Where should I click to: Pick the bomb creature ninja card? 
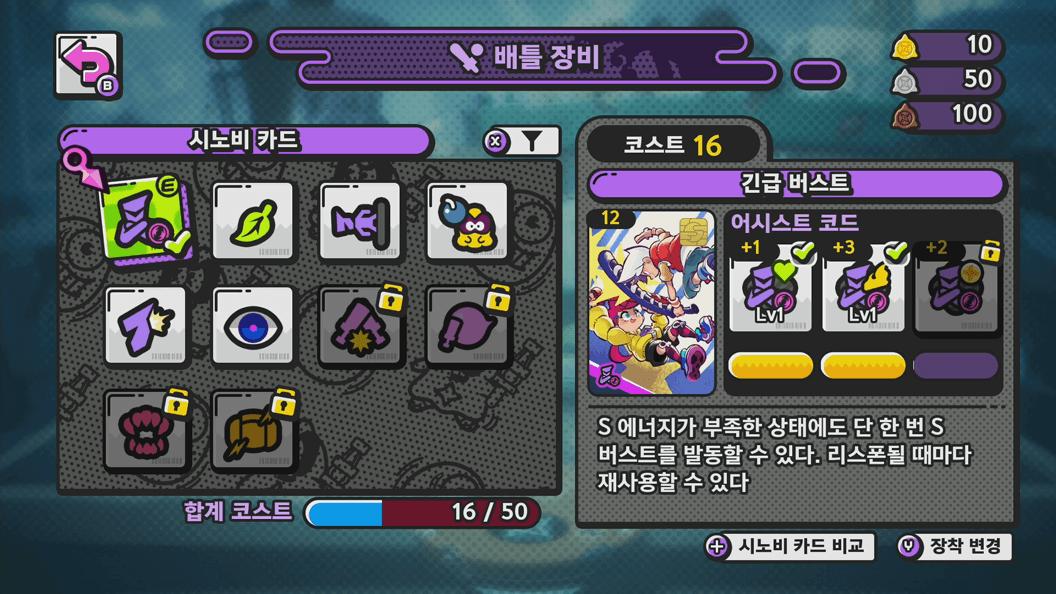pyautogui.click(x=467, y=222)
